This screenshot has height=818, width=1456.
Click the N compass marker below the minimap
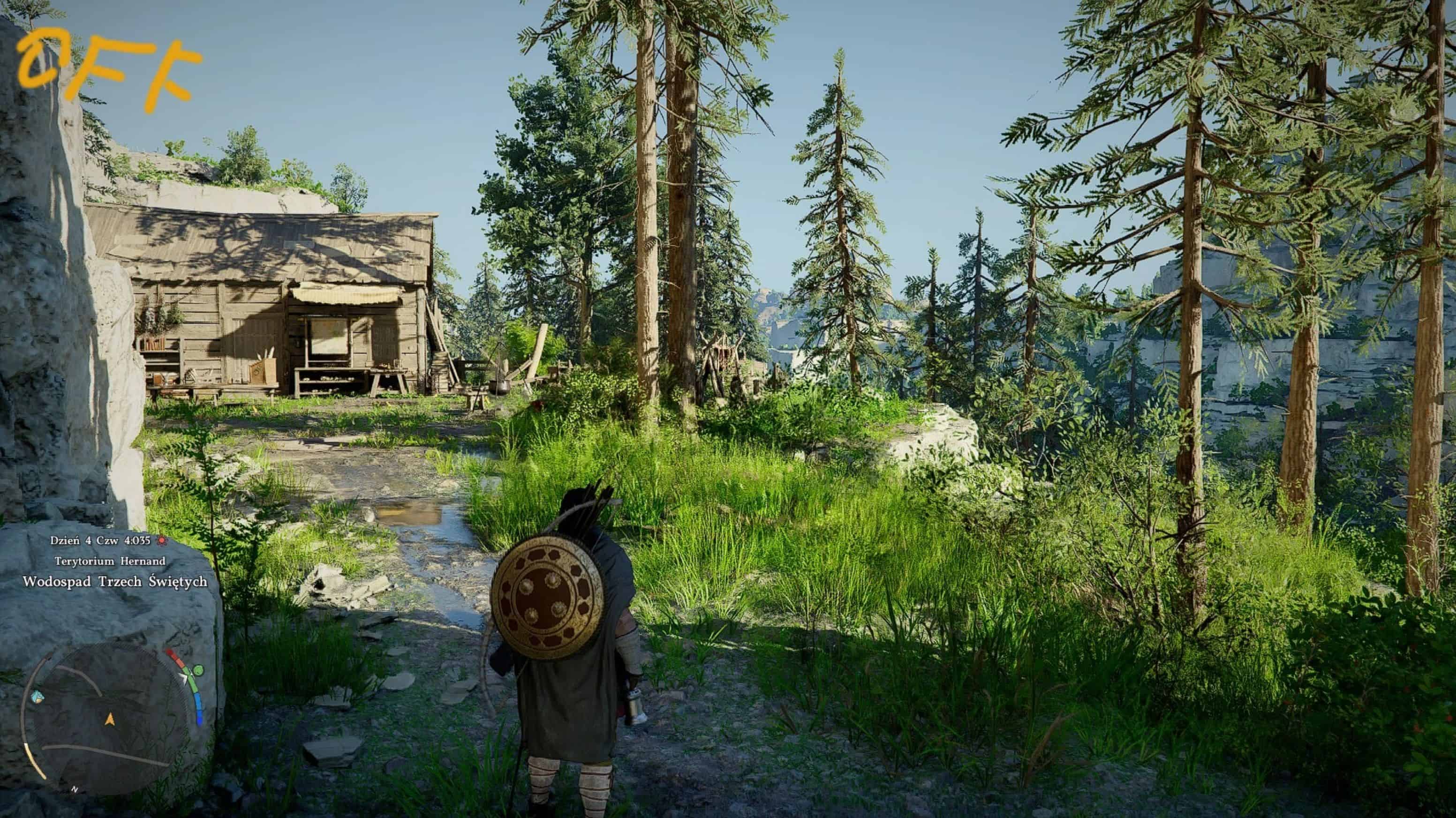[75, 789]
